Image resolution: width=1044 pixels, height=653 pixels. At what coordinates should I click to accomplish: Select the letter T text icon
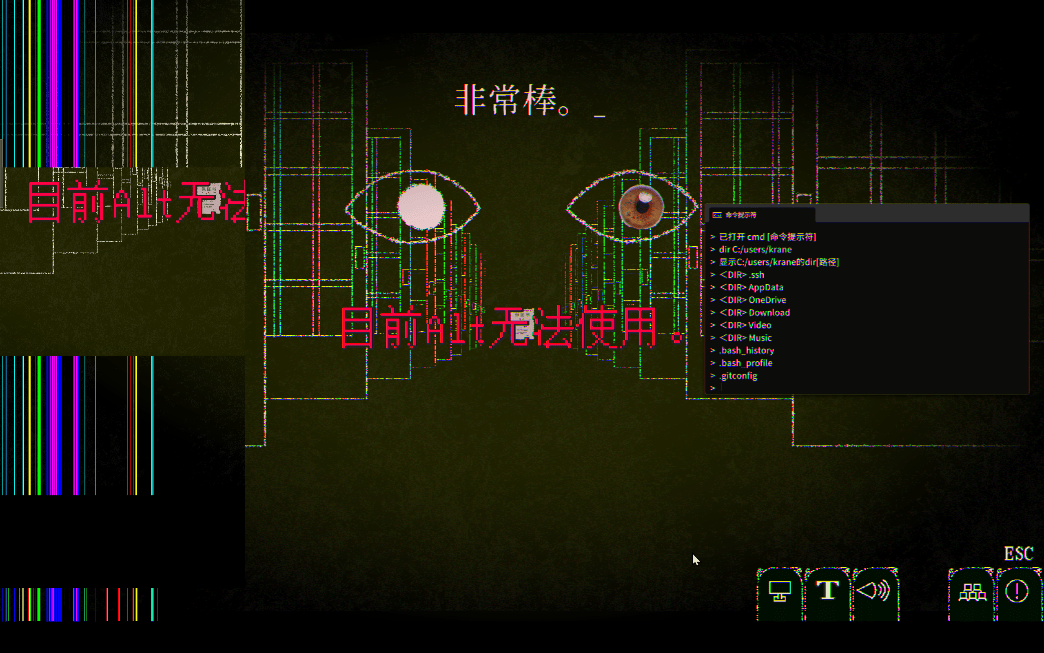[x=827, y=590]
